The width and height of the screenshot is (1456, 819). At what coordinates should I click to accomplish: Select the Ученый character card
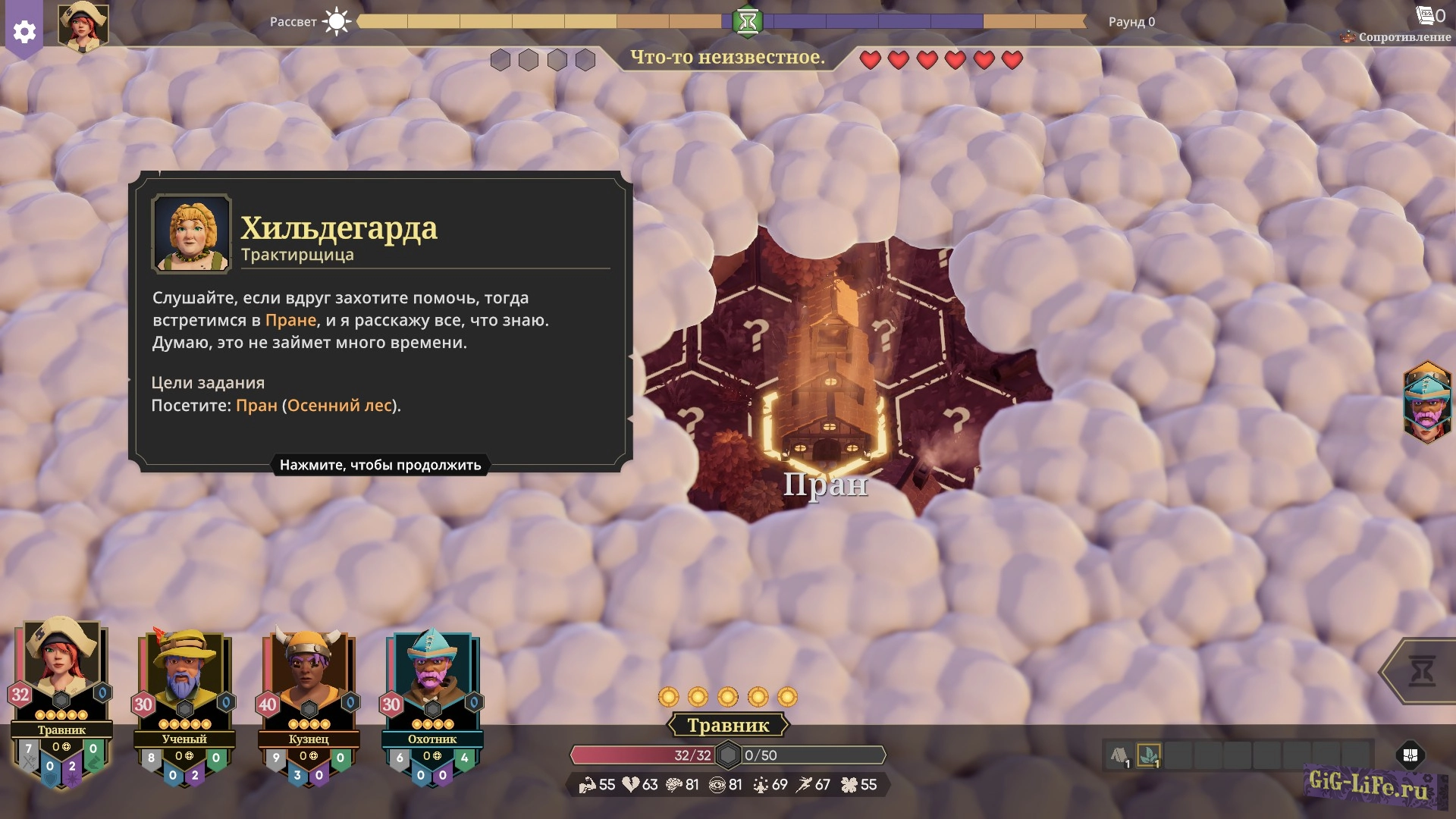pyautogui.click(x=184, y=705)
